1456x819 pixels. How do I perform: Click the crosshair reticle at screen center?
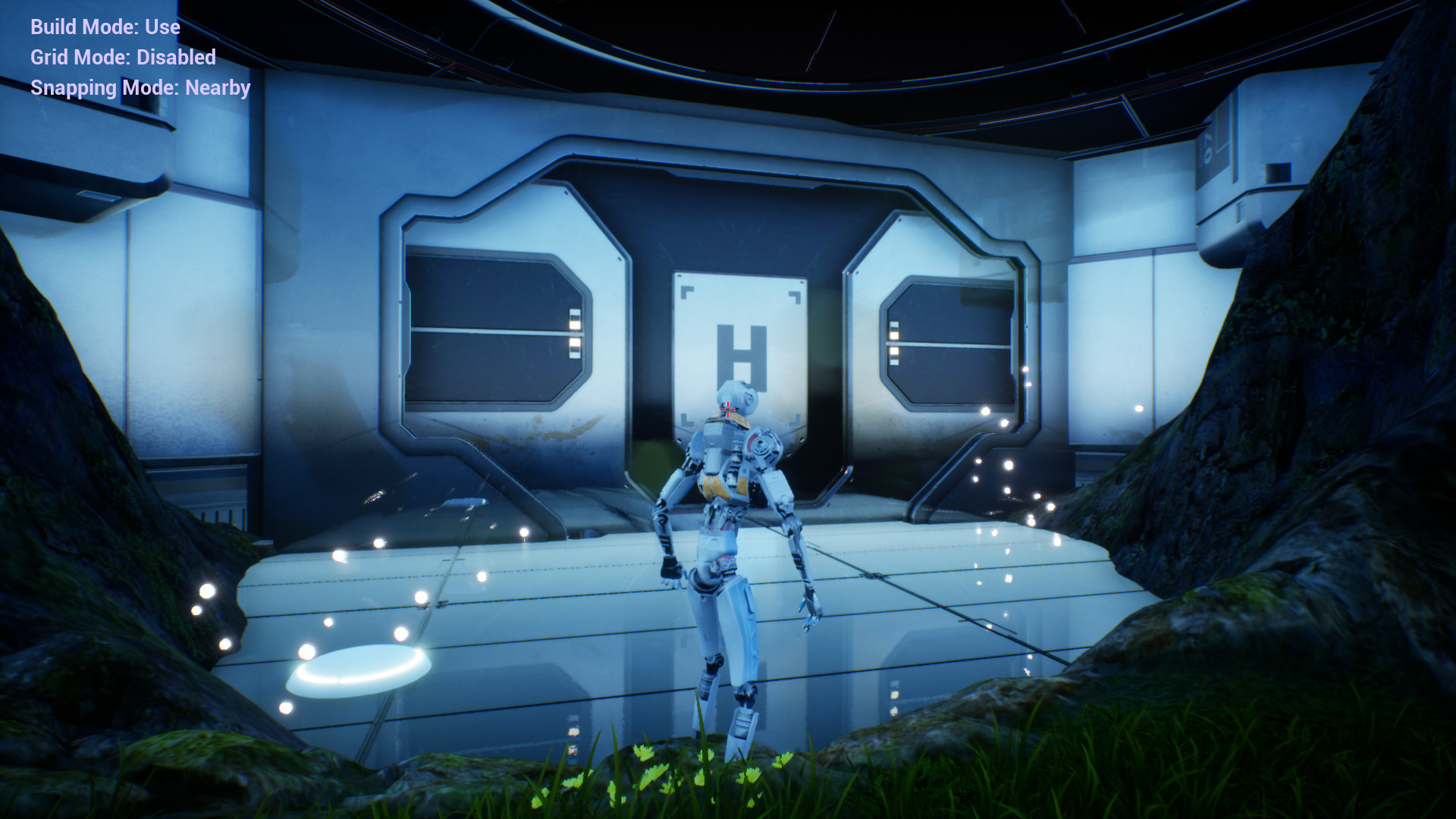(728, 409)
